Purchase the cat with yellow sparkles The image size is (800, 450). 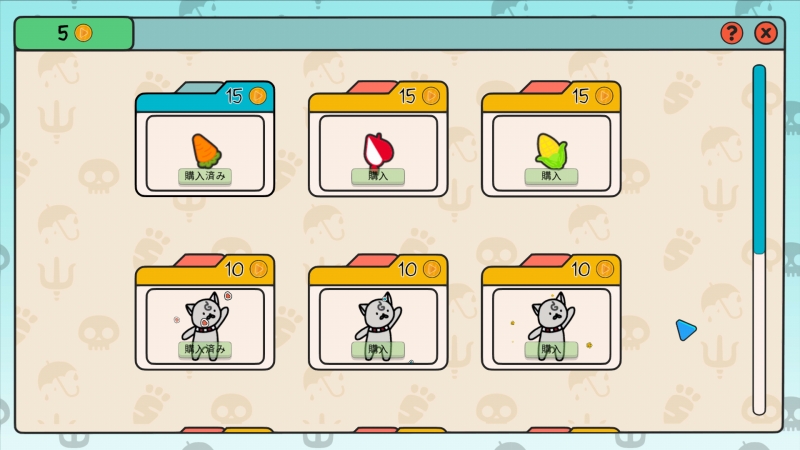click(x=551, y=349)
